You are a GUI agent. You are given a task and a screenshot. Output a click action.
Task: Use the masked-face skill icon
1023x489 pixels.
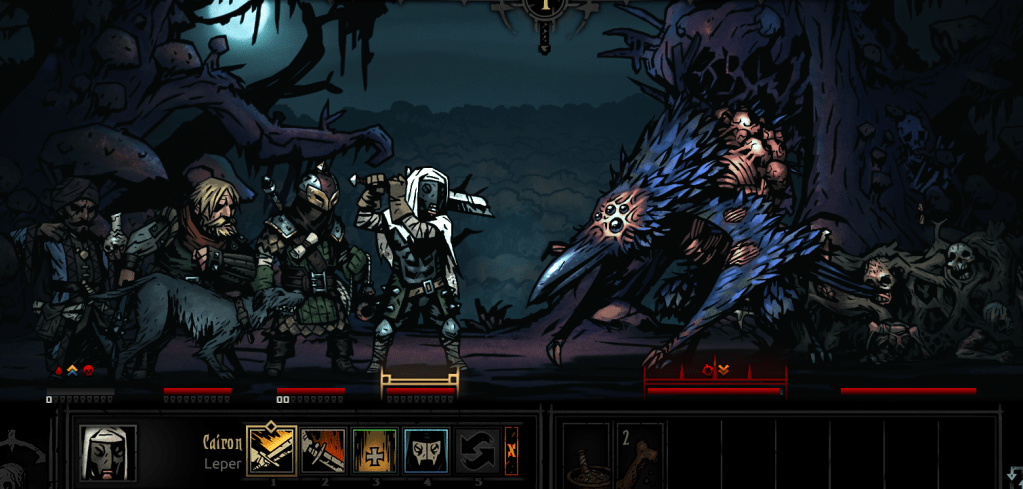[x=427, y=450]
